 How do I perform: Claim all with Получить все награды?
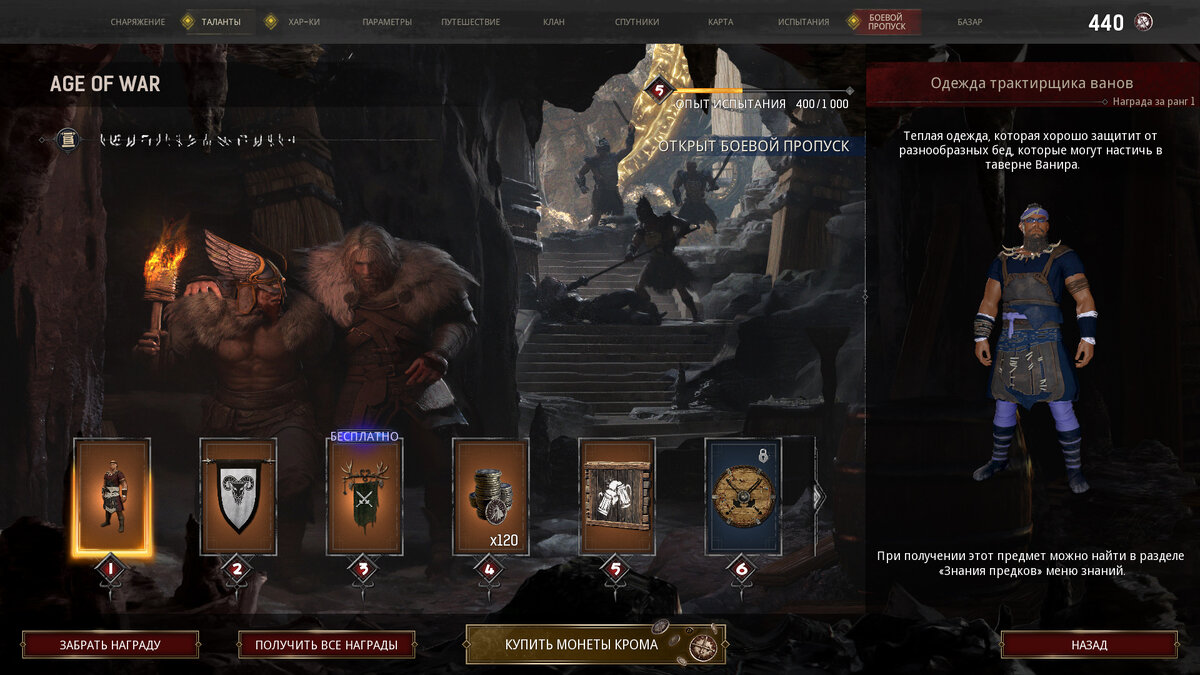click(x=326, y=645)
